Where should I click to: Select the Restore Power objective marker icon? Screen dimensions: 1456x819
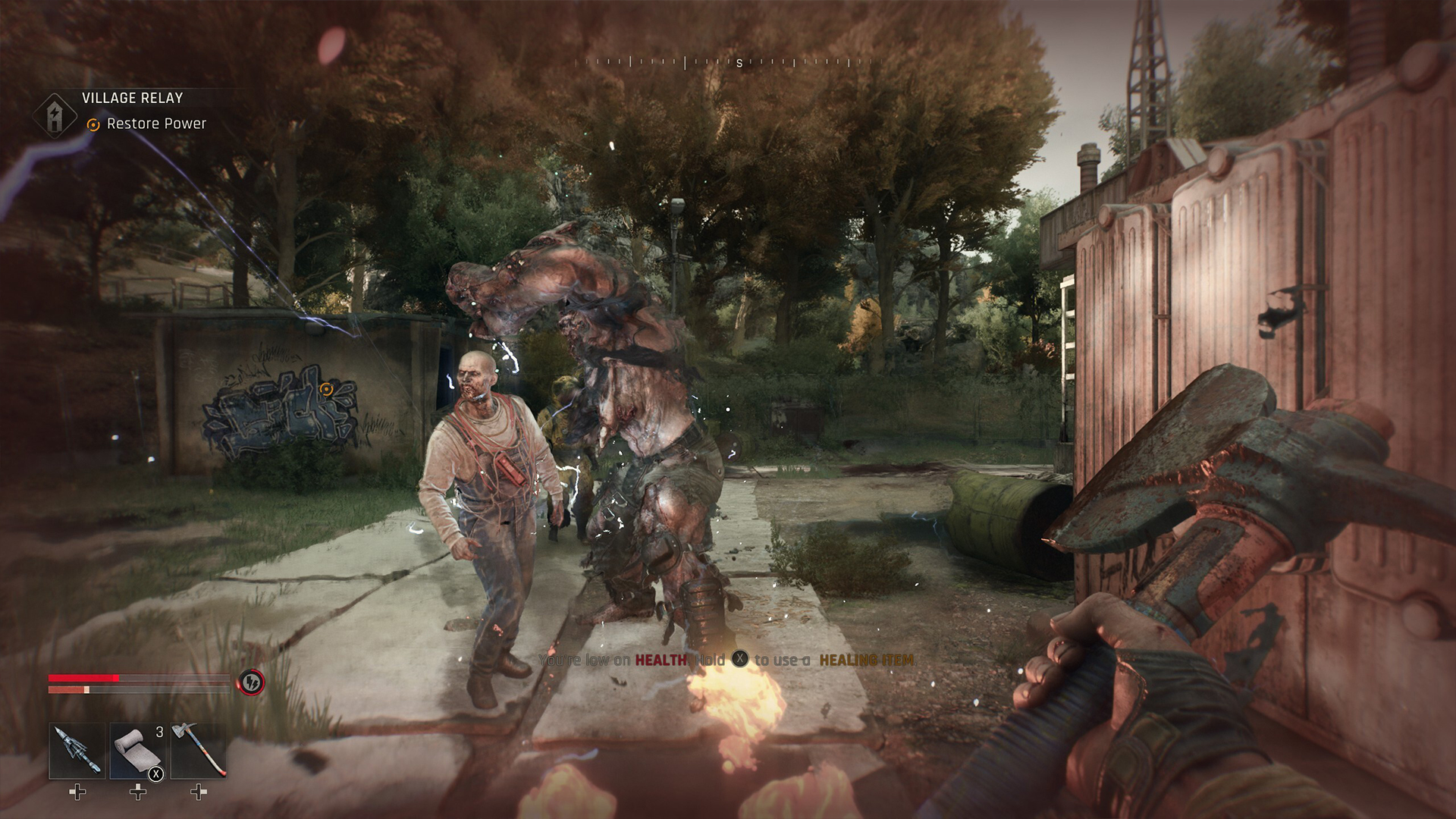tap(93, 123)
